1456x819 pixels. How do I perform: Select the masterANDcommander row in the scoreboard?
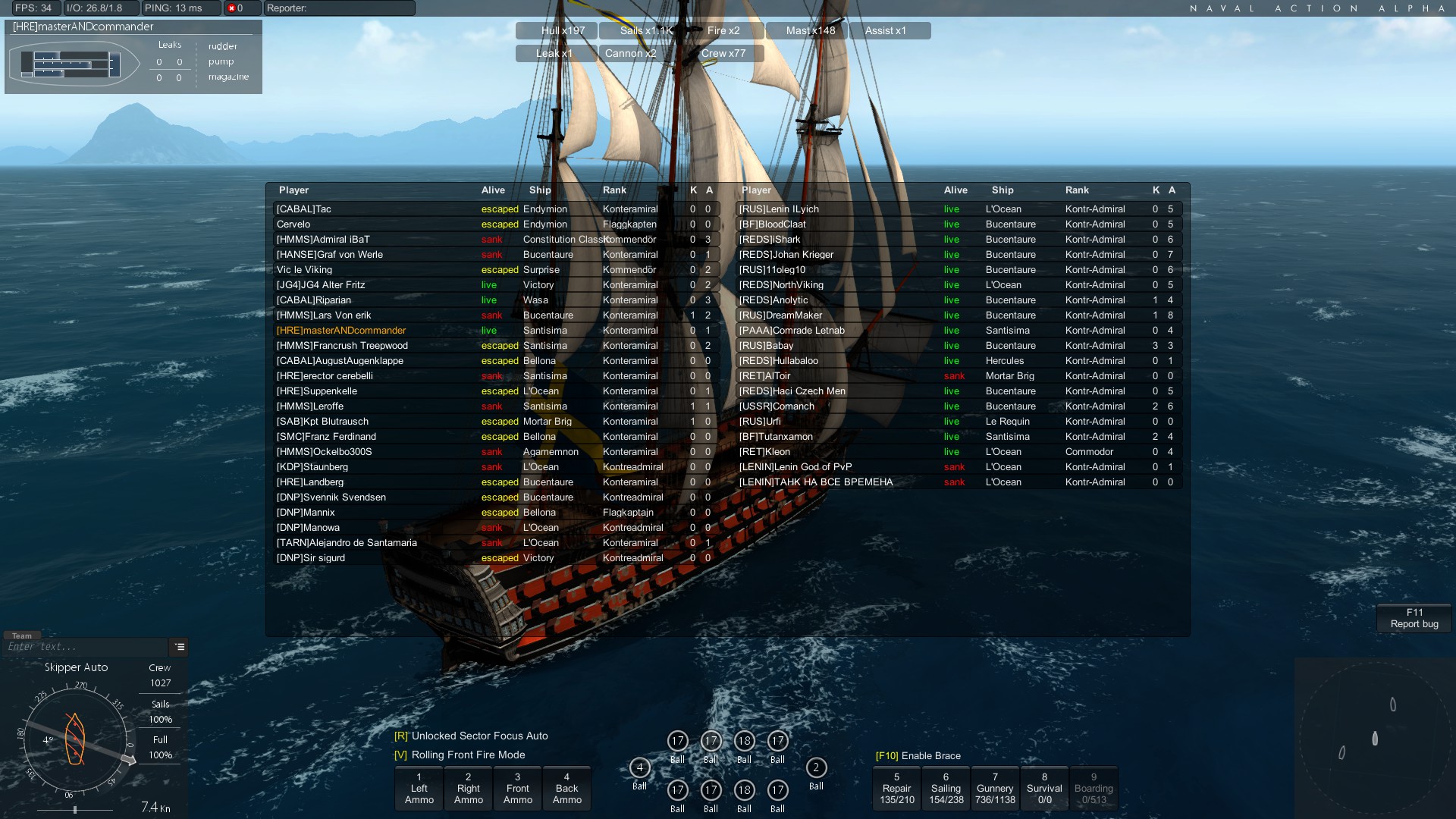click(x=341, y=330)
